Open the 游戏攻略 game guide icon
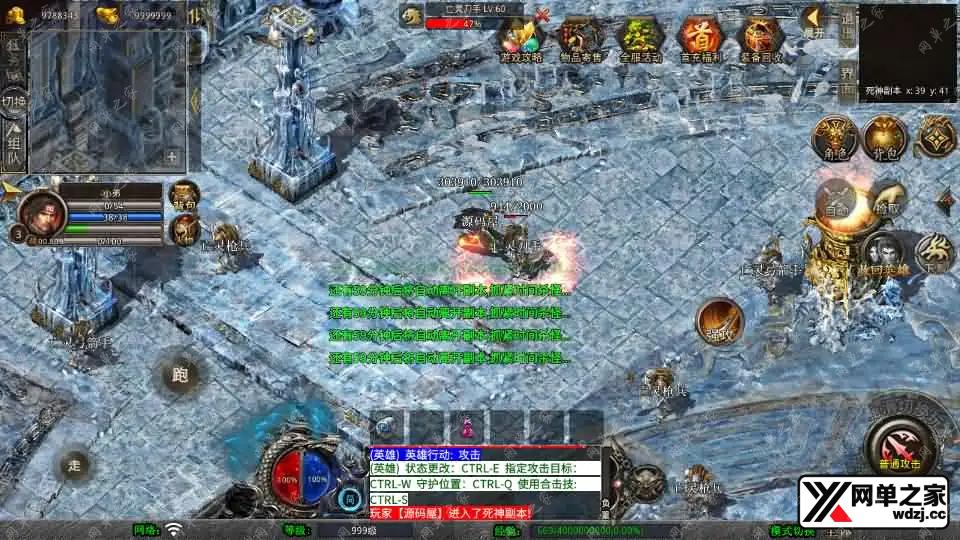This screenshot has width=960, height=540. [522, 39]
